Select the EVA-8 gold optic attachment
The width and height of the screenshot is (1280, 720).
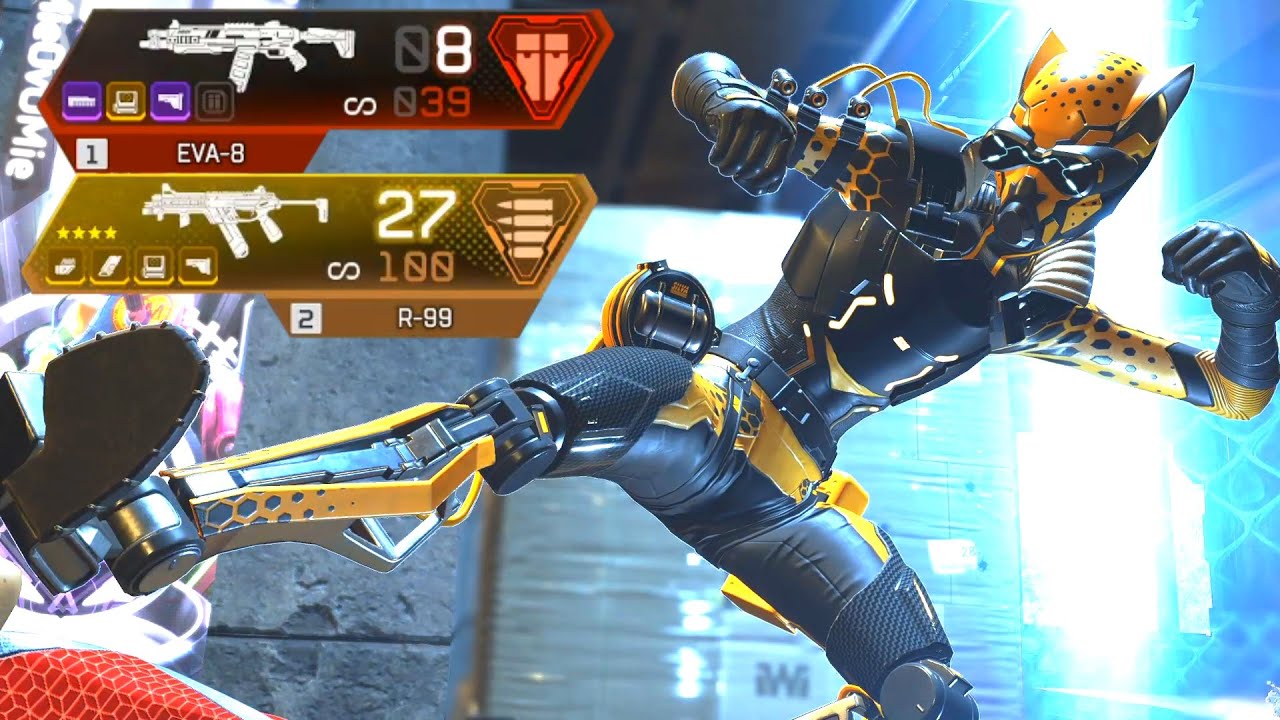tap(126, 100)
